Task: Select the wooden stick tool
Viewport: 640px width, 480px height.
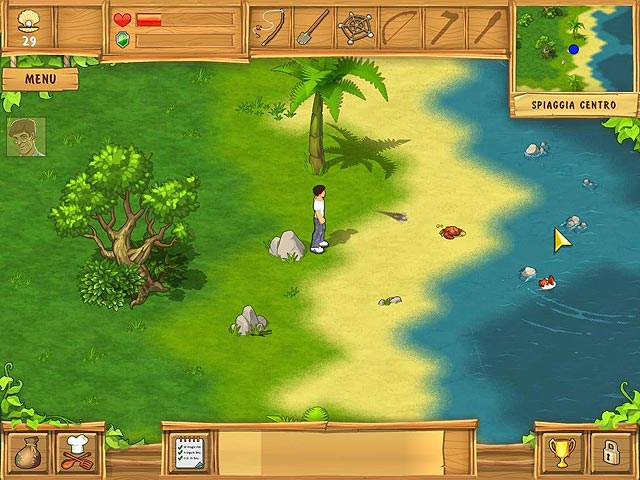Action: coord(486,28)
